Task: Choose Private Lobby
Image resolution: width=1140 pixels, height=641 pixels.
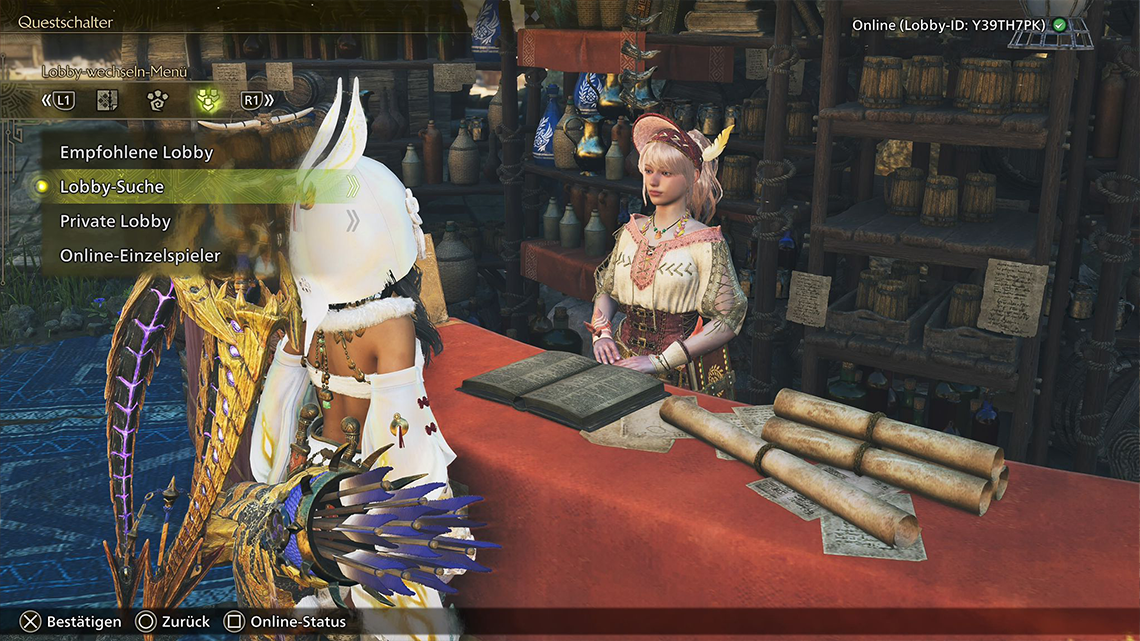Action: coord(116,221)
